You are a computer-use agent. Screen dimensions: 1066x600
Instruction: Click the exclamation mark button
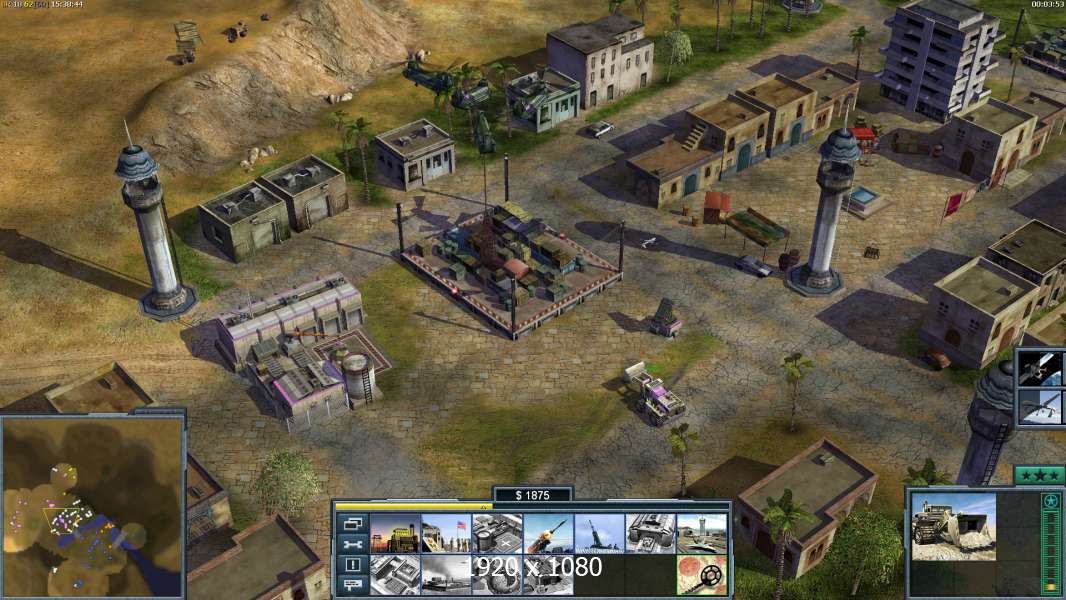click(x=351, y=565)
